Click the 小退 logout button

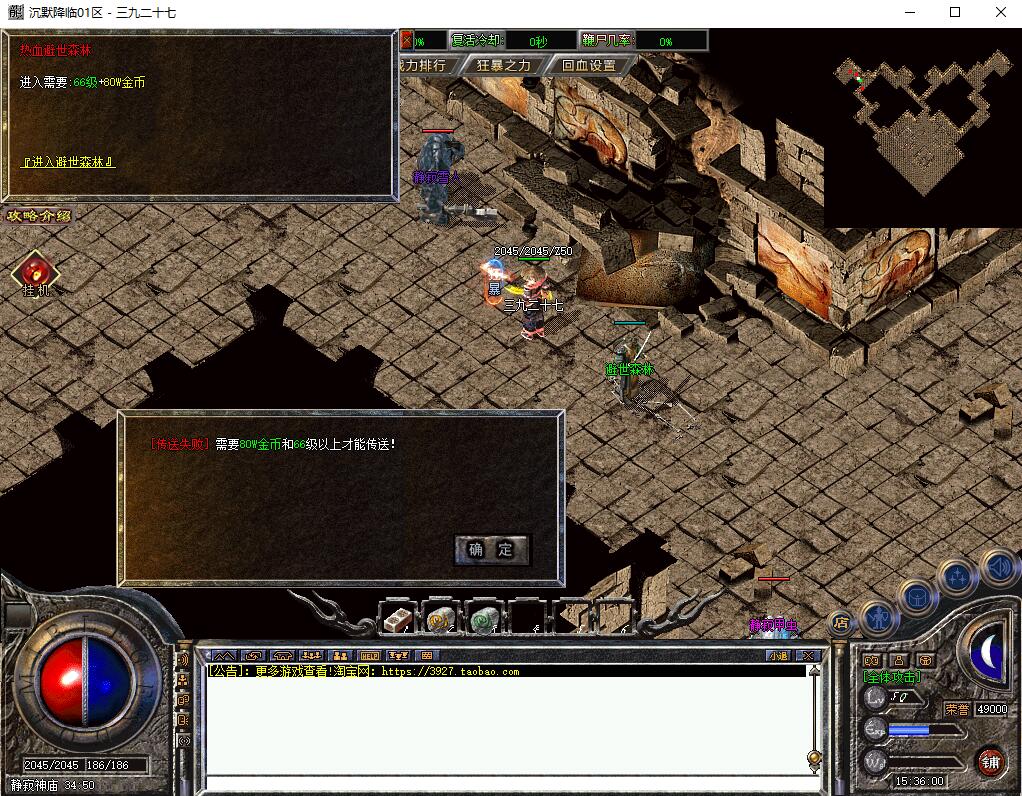coord(779,656)
